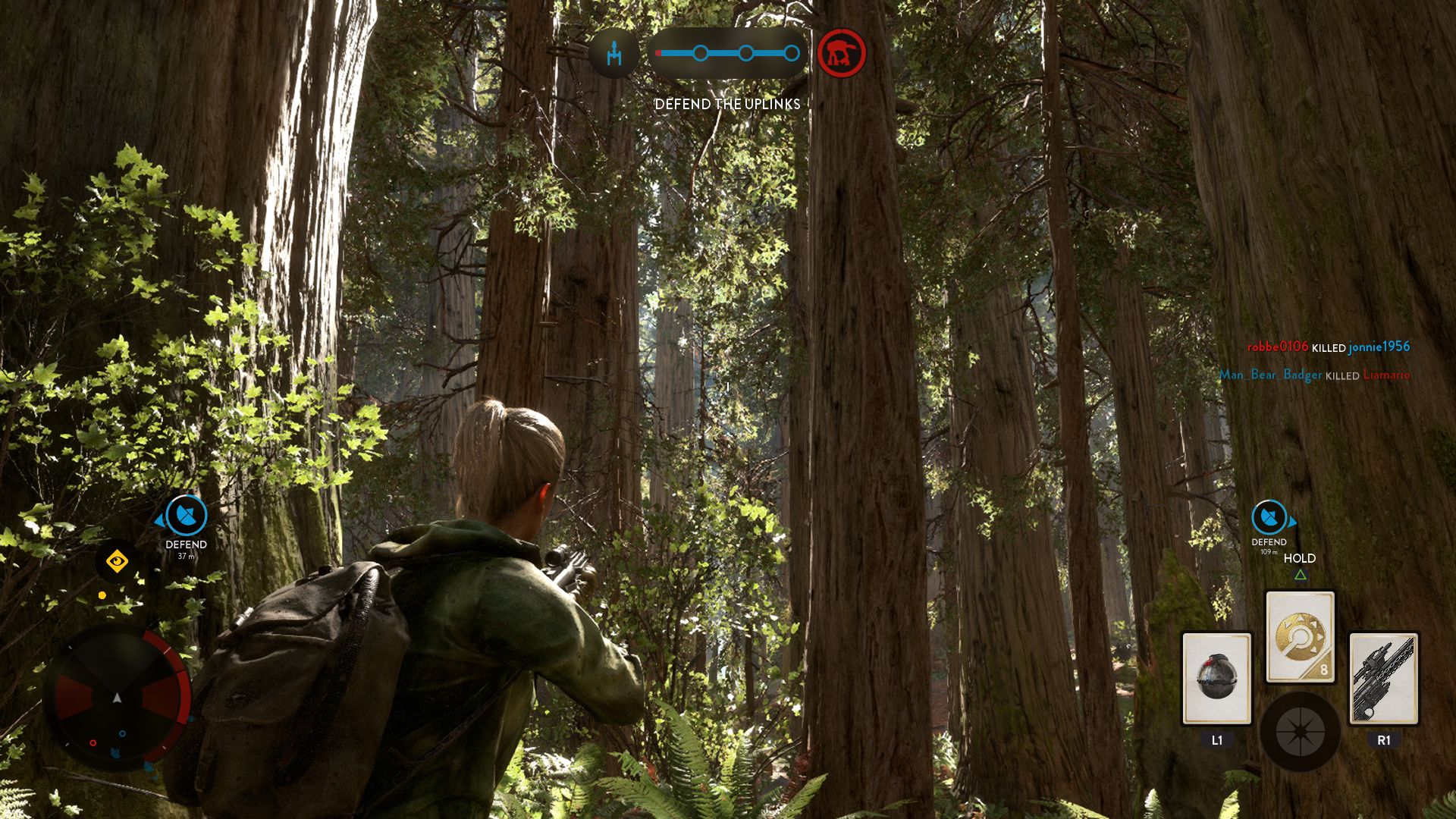1456x819 pixels.
Task: Click the blue squadmate dot on the minimap
Action: coord(123,734)
